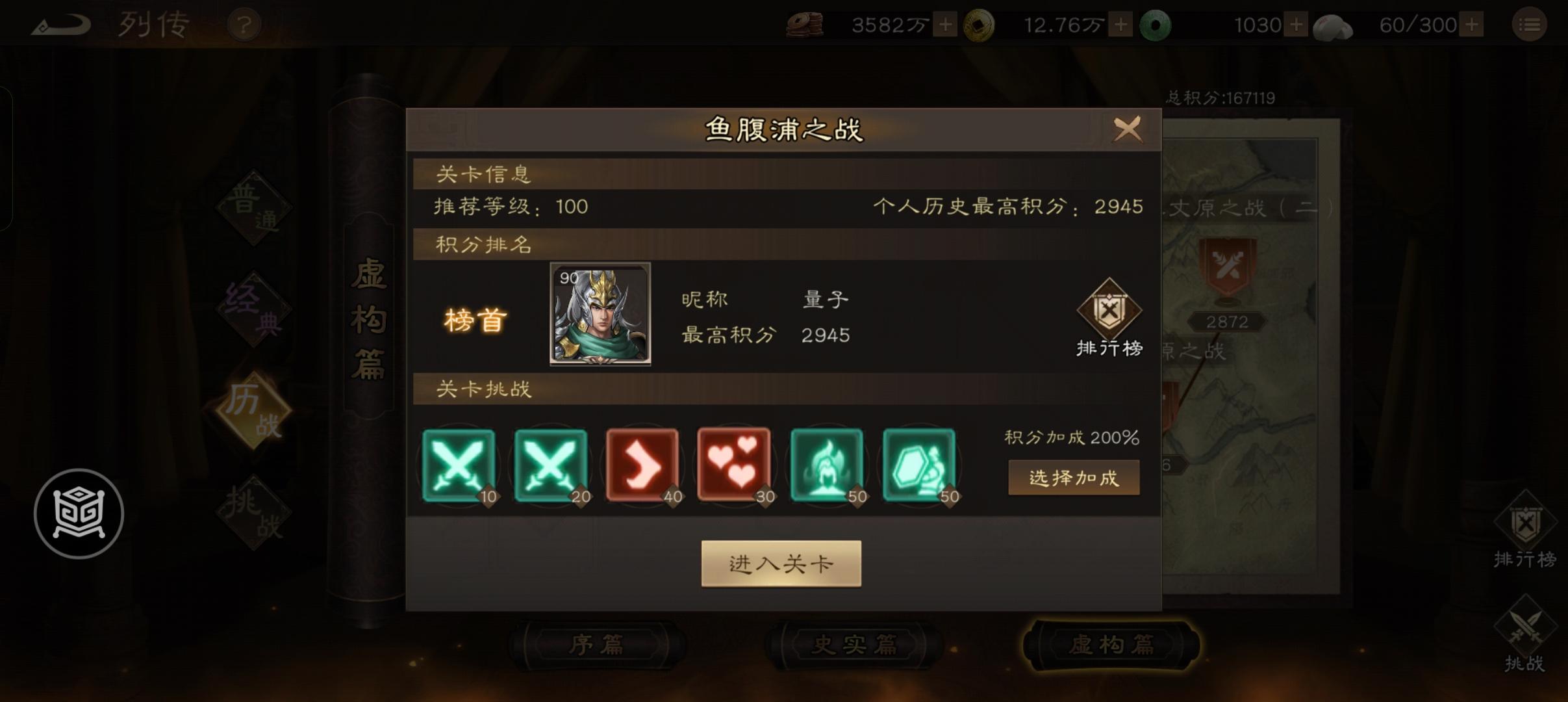
Task: Switch to the 序篇 tab at bottom
Action: [x=598, y=643]
